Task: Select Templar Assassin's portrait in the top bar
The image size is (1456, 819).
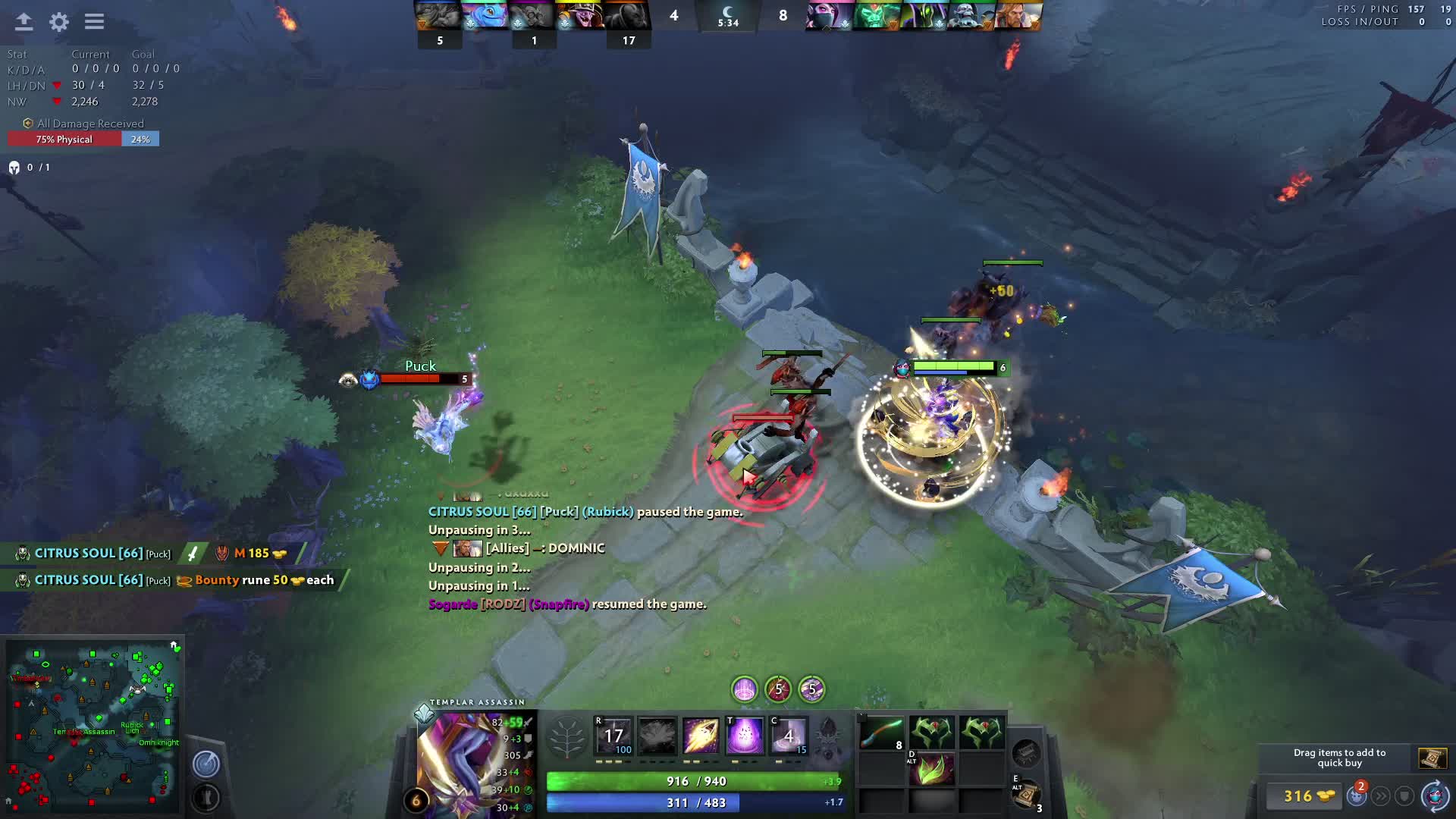Action: (x=830, y=16)
